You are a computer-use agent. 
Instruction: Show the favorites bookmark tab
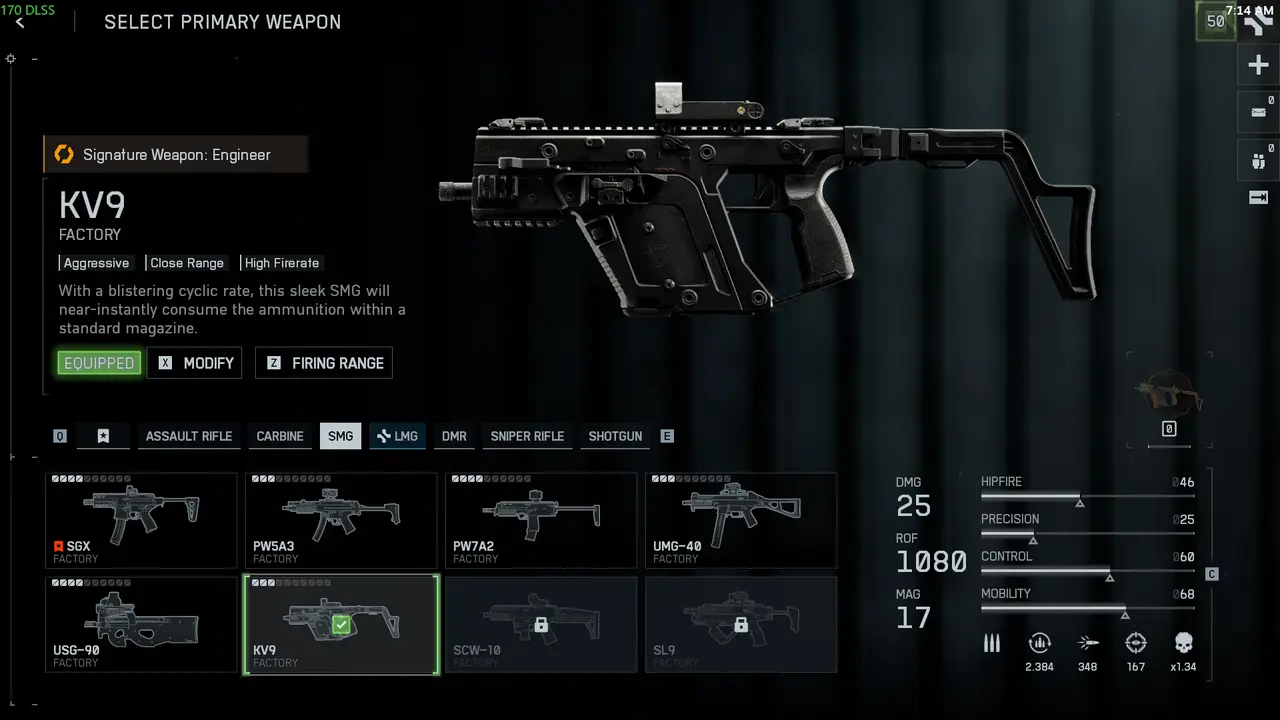pyautogui.click(x=103, y=436)
